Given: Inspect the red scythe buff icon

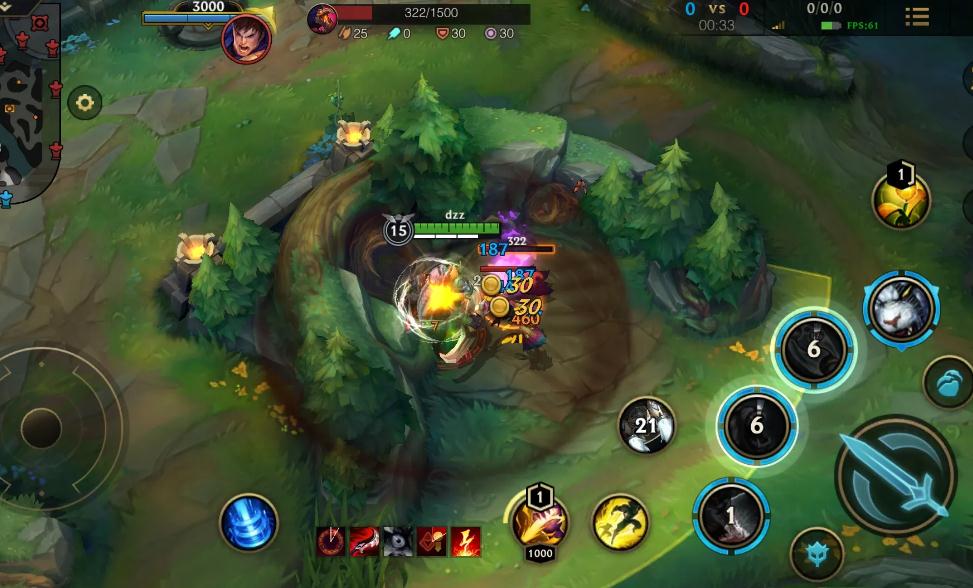Looking at the screenshot, I should pyautogui.click(x=363, y=541).
